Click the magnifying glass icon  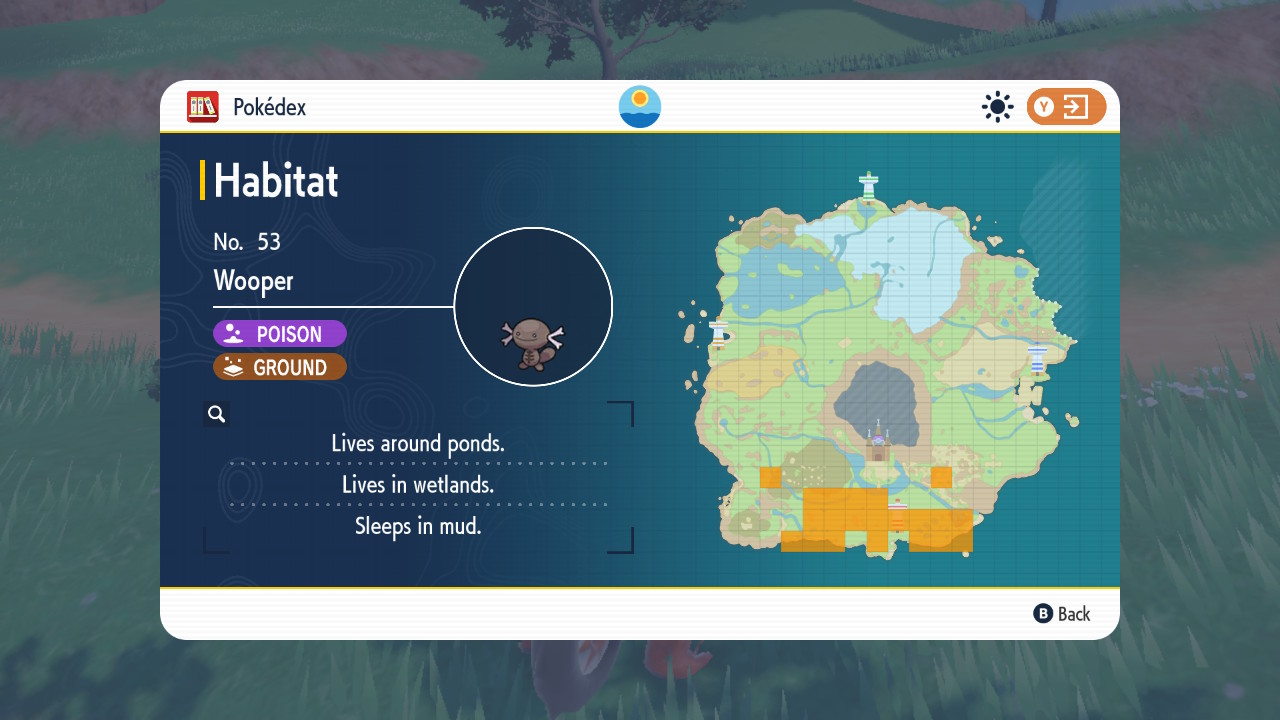tap(216, 414)
